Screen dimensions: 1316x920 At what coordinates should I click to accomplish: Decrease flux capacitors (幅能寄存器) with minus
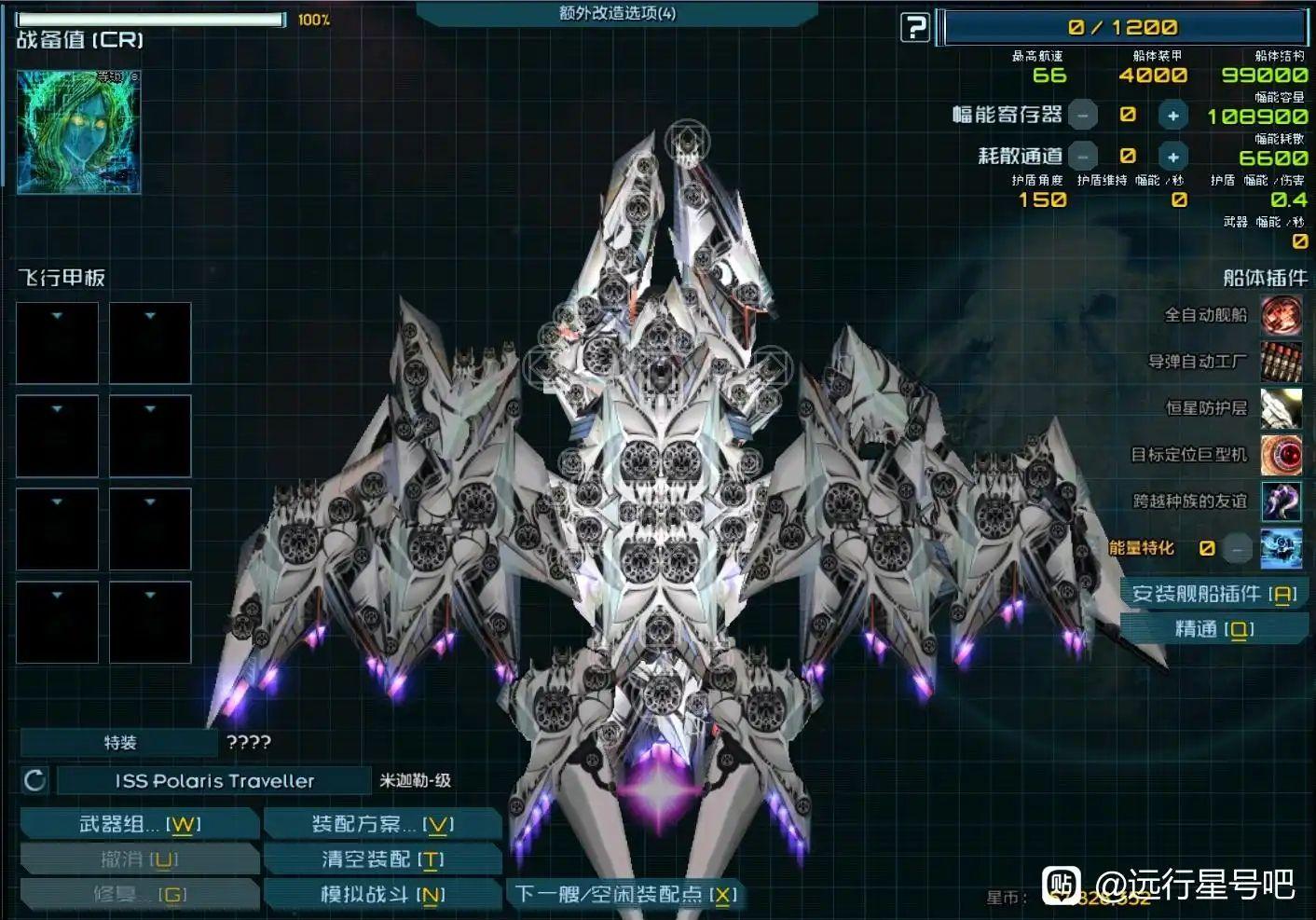pos(1082,116)
